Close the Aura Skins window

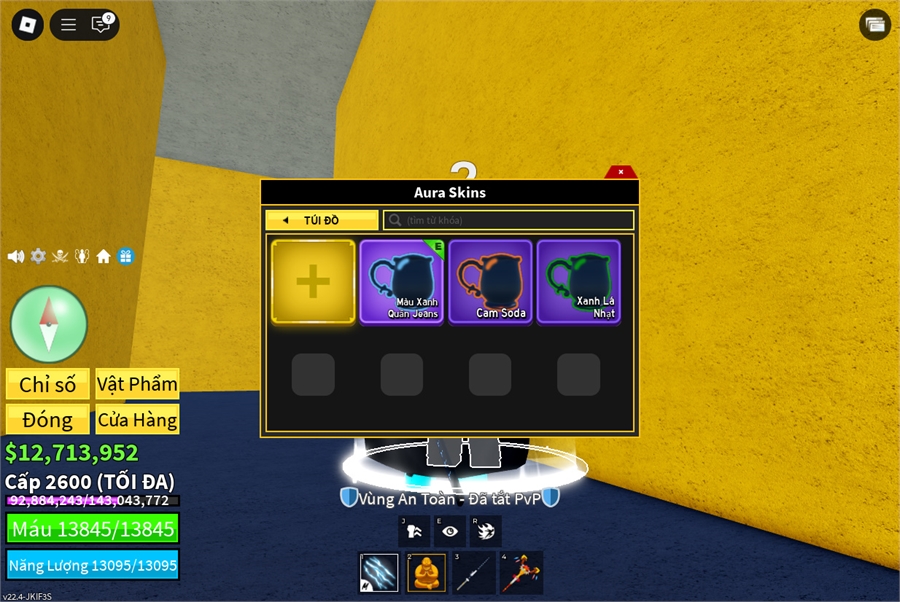(621, 172)
